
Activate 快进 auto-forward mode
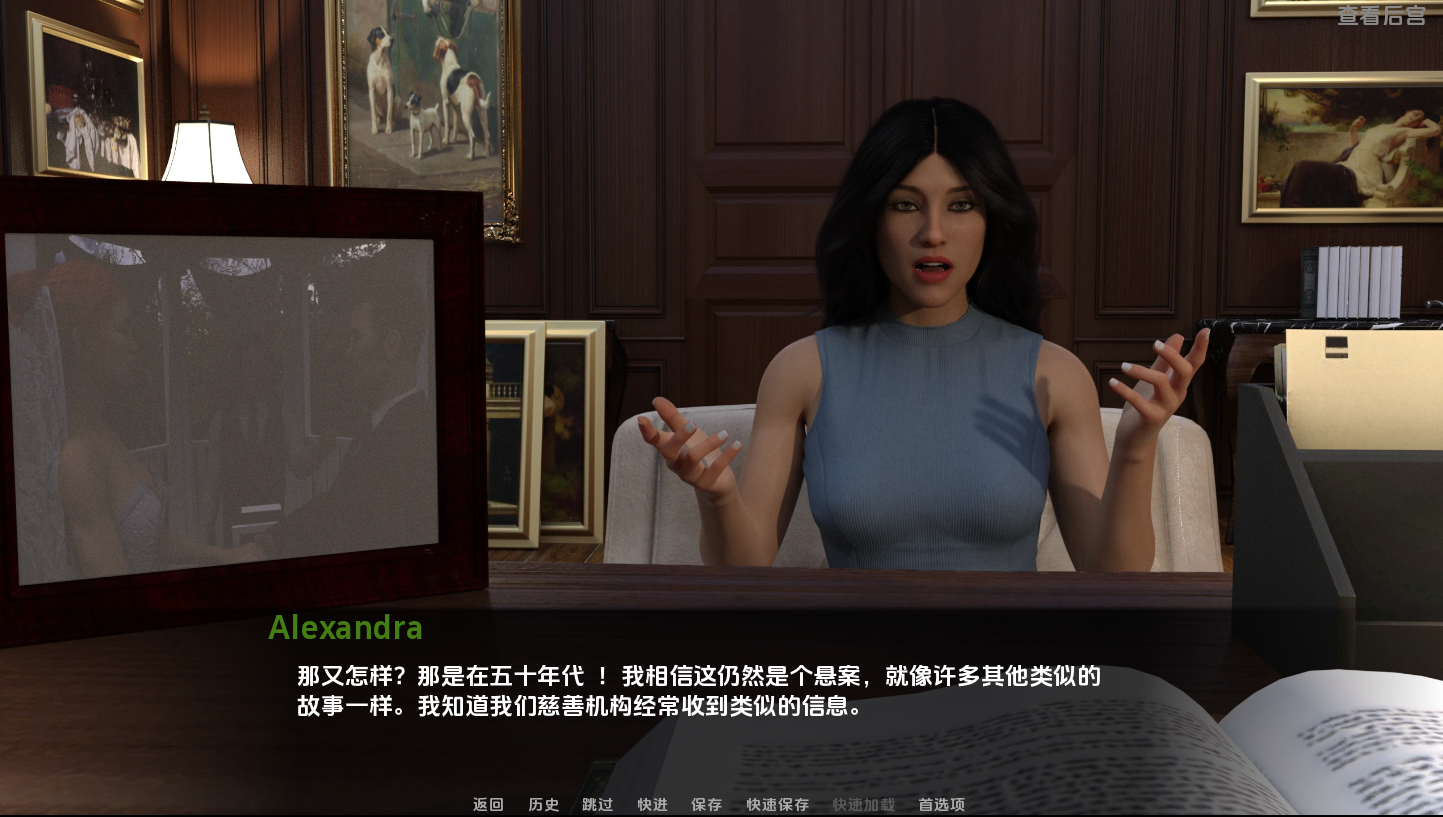(652, 804)
